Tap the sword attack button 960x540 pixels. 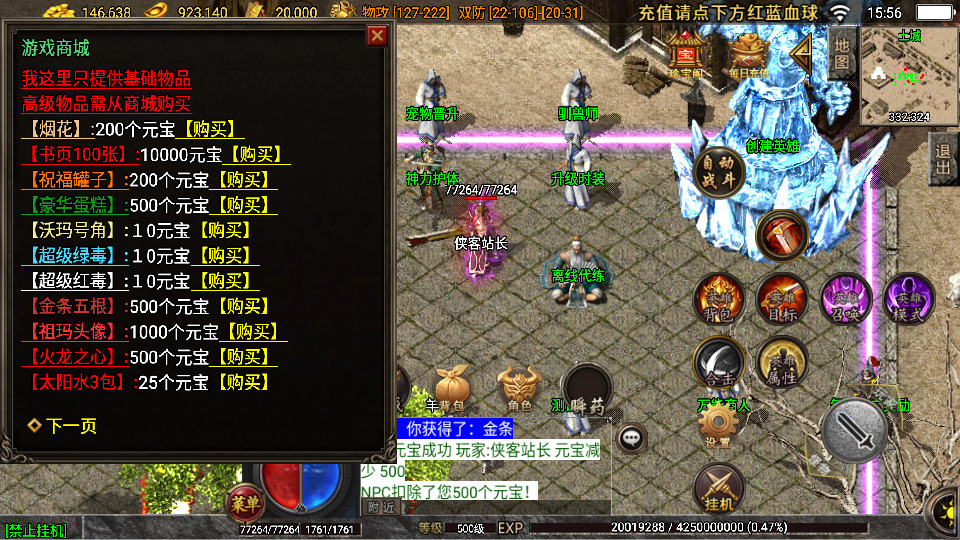[855, 430]
